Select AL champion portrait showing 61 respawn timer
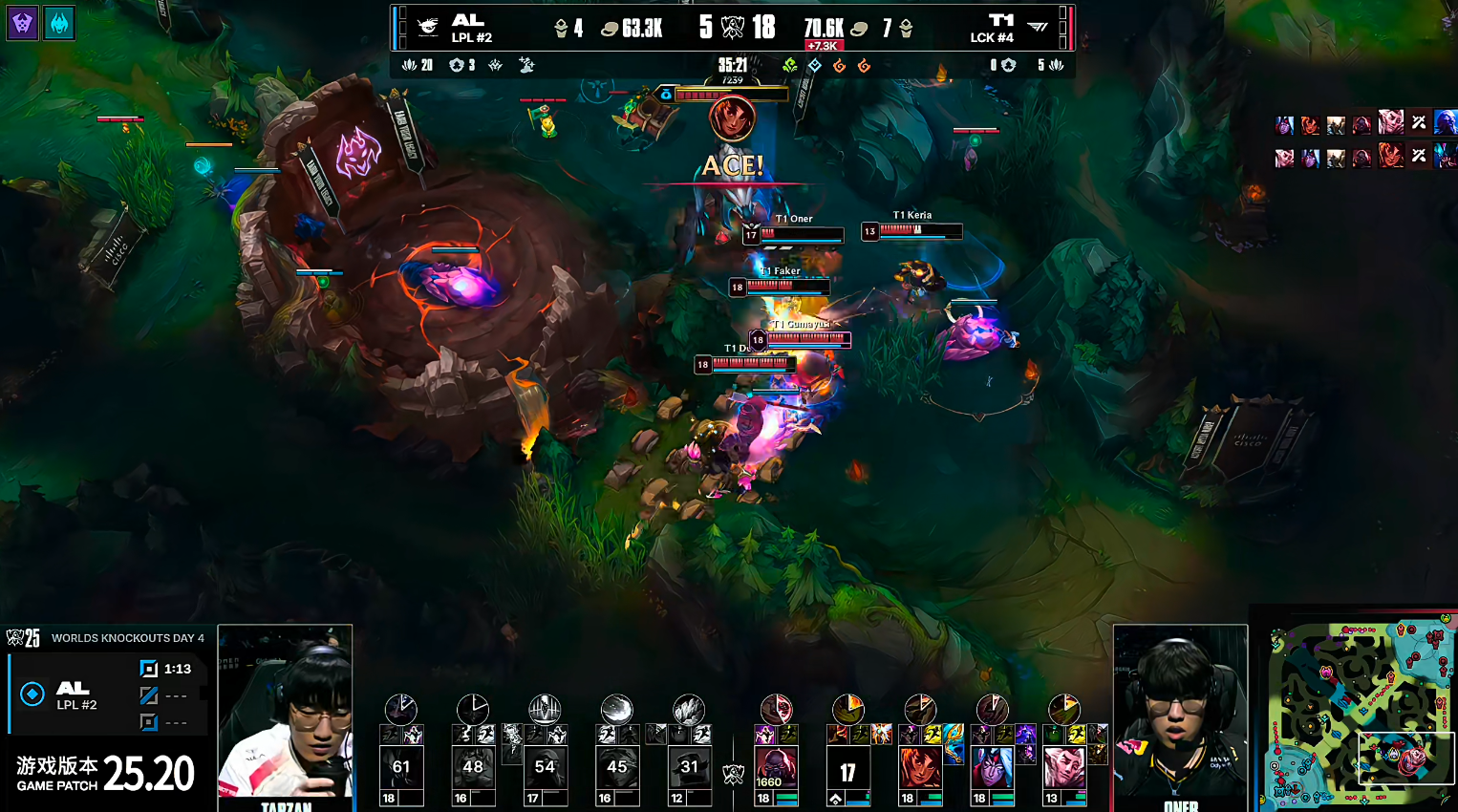The height and width of the screenshot is (812, 1458). click(401, 768)
